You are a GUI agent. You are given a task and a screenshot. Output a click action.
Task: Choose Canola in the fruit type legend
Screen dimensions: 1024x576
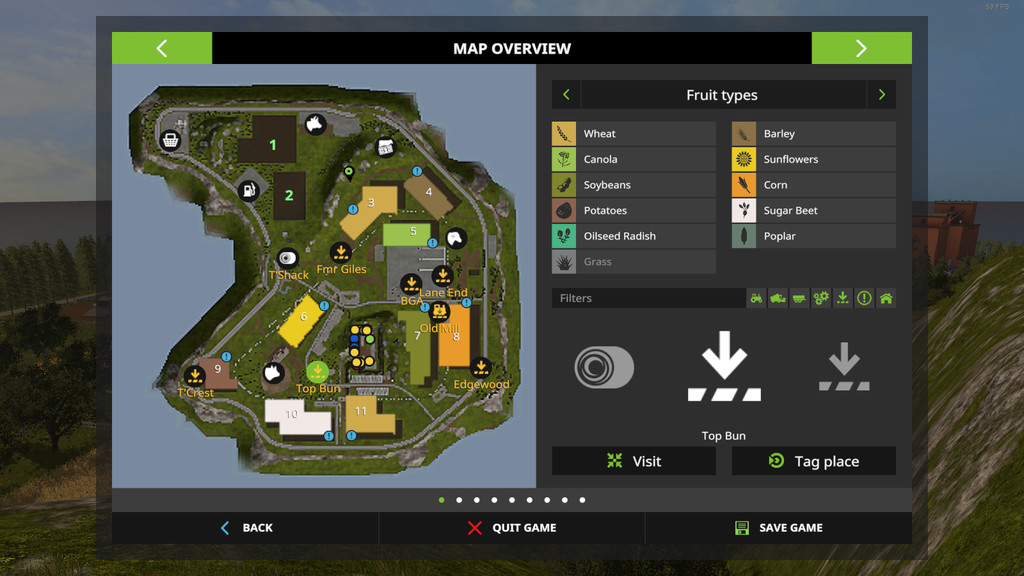634,159
